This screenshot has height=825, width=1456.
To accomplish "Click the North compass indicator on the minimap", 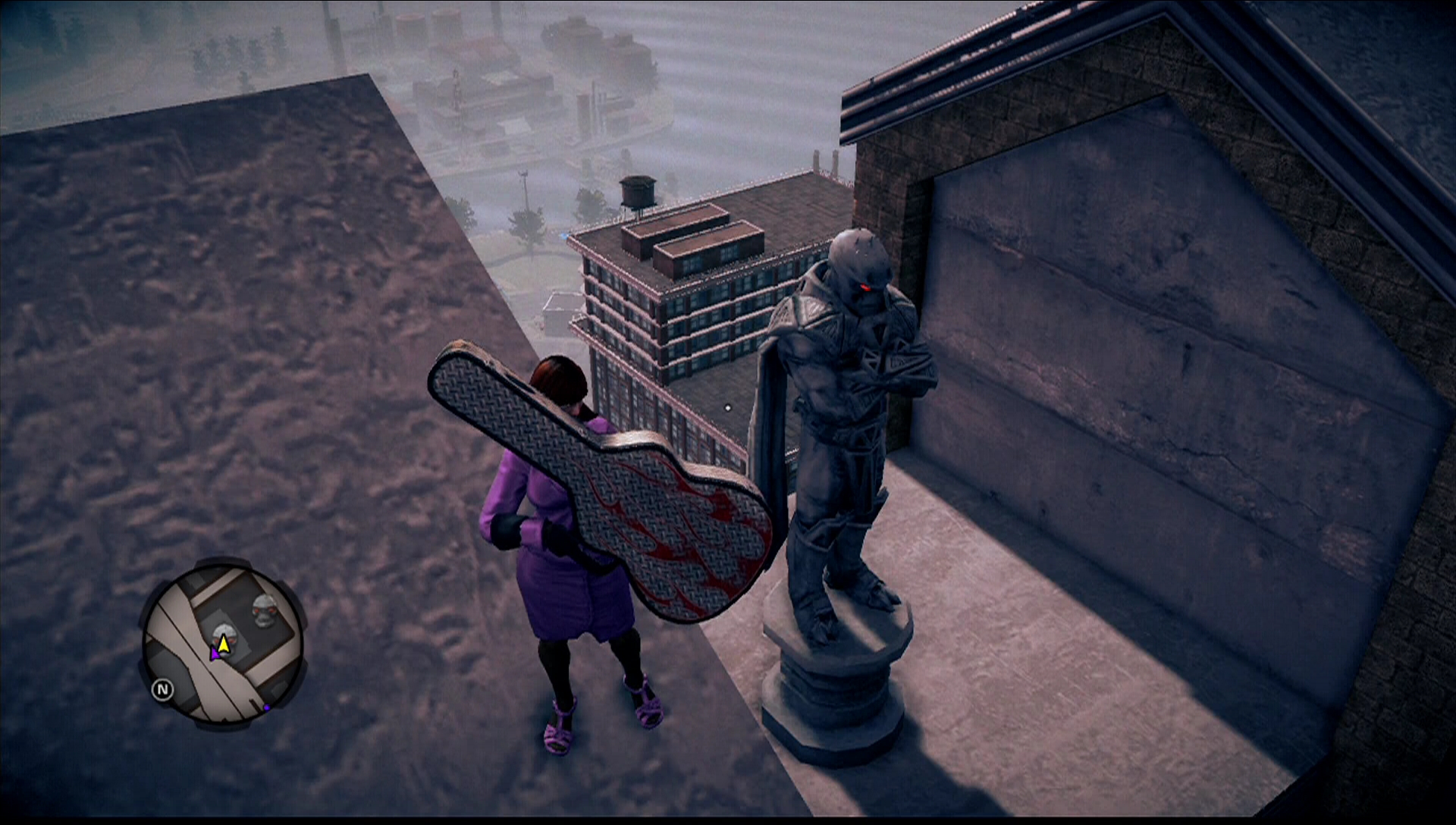I will (x=164, y=689).
